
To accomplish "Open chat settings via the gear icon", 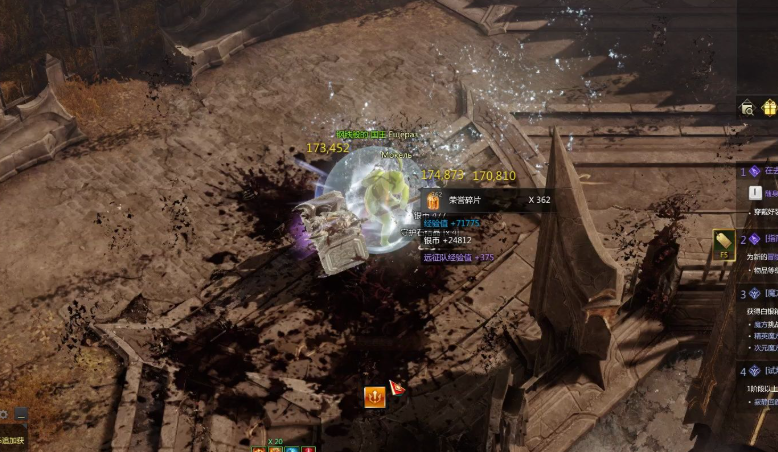I will tap(3, 413).
